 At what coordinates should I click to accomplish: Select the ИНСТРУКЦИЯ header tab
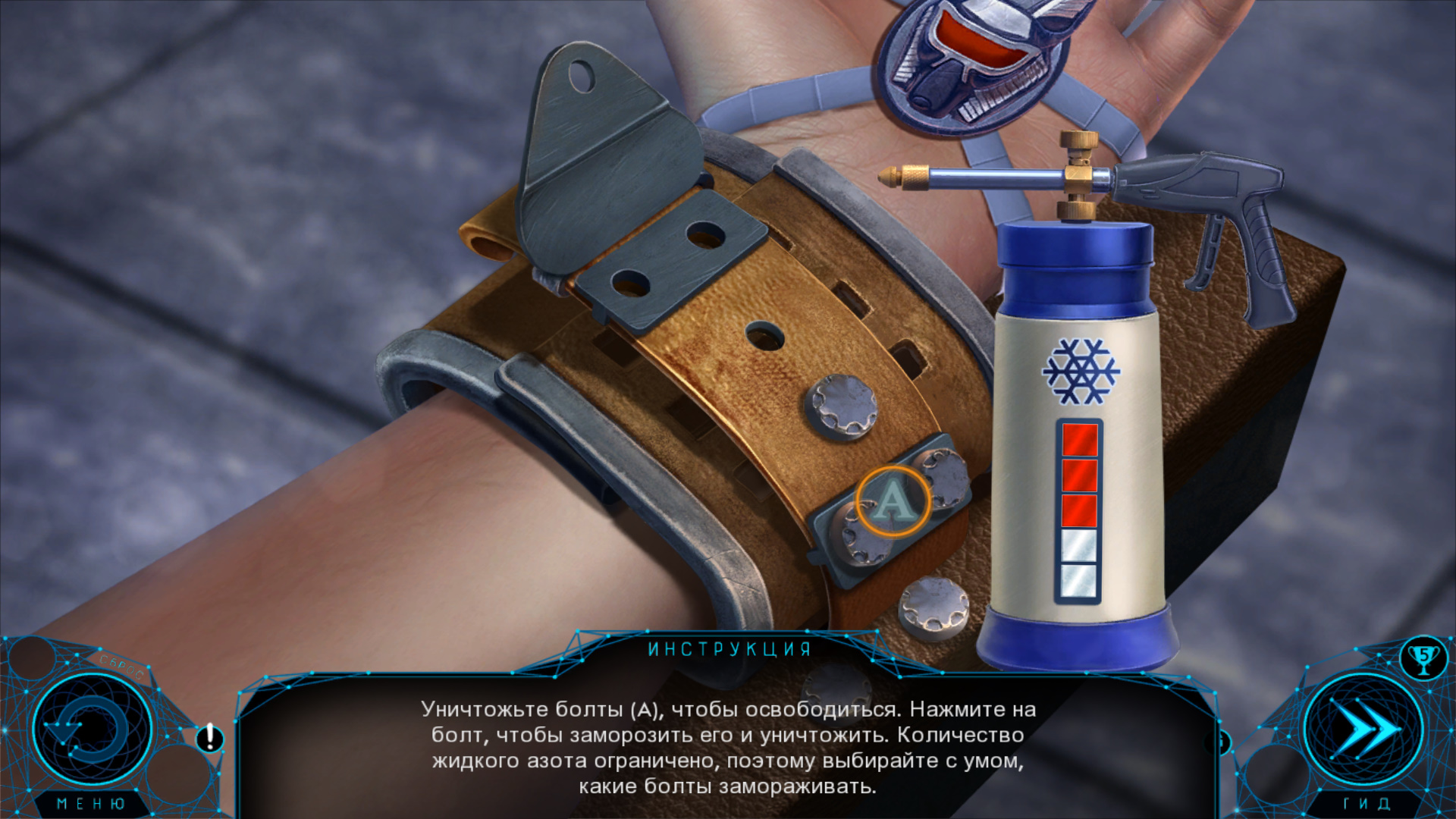(730, 649)
